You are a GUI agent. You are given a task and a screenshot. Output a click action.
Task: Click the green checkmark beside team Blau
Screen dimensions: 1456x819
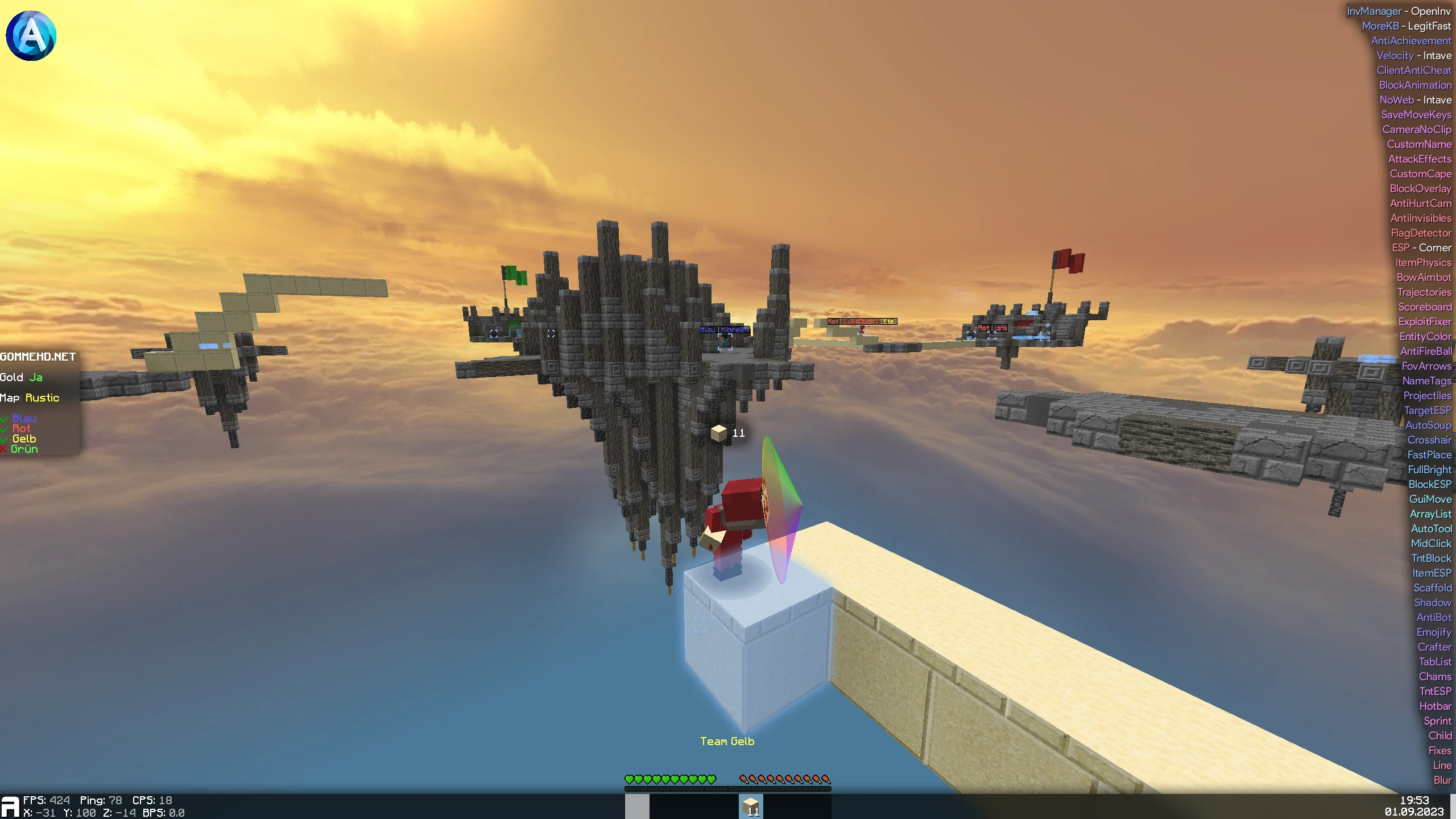(x=5, y=418)
